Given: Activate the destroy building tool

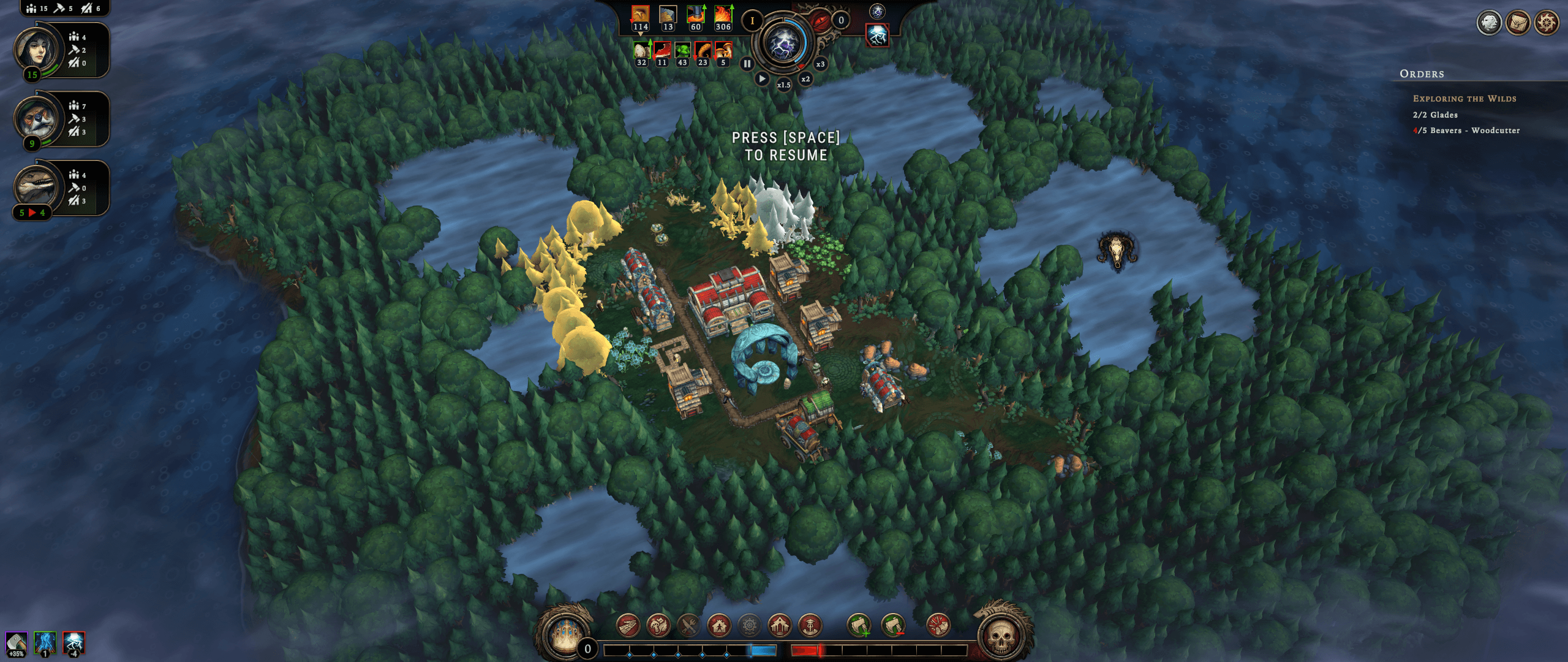Looking at the screenshot, I should (x=938, y=626).
